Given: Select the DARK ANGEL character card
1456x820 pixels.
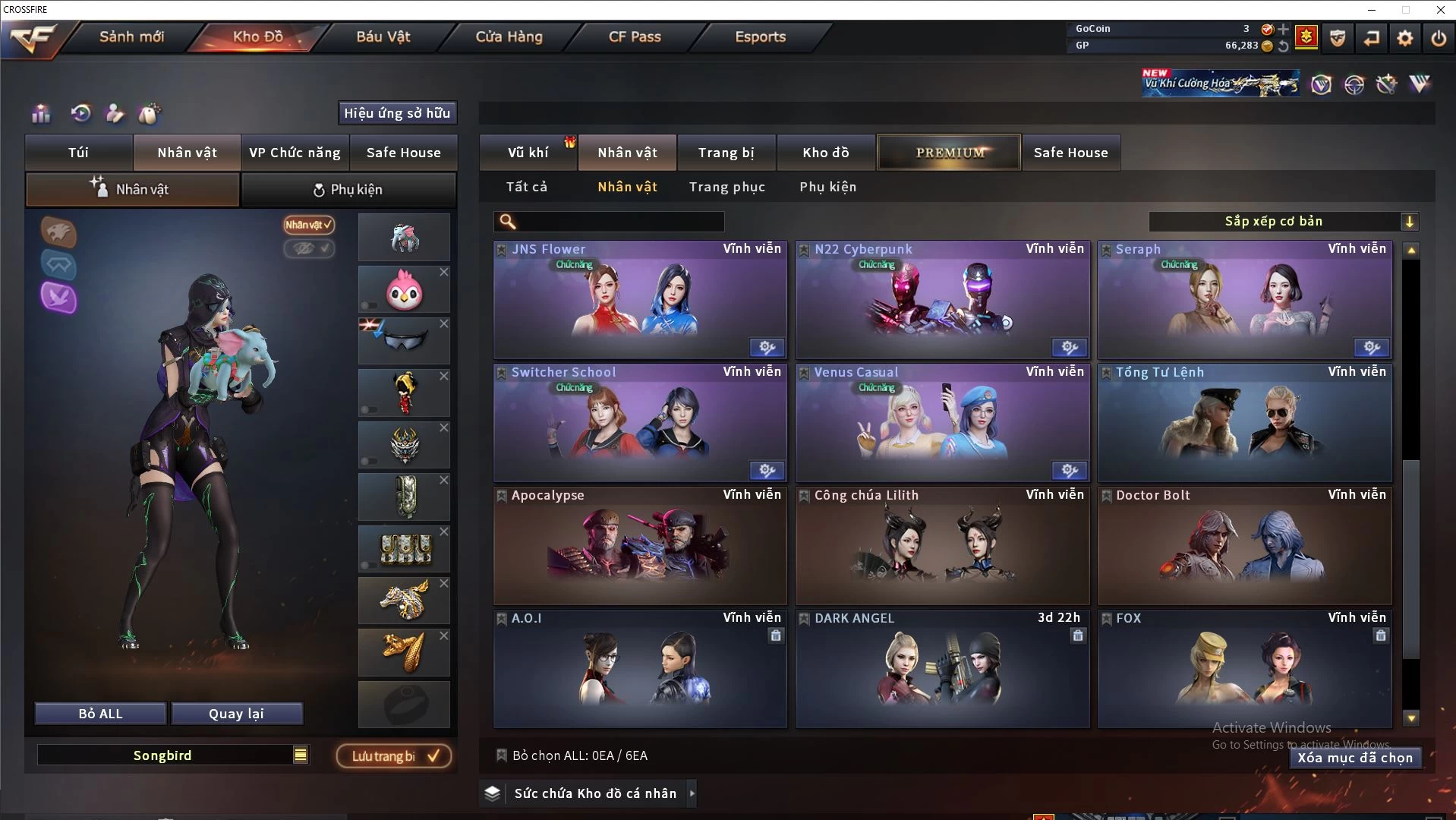Looking at the screenshot, I should click(942, 670).
